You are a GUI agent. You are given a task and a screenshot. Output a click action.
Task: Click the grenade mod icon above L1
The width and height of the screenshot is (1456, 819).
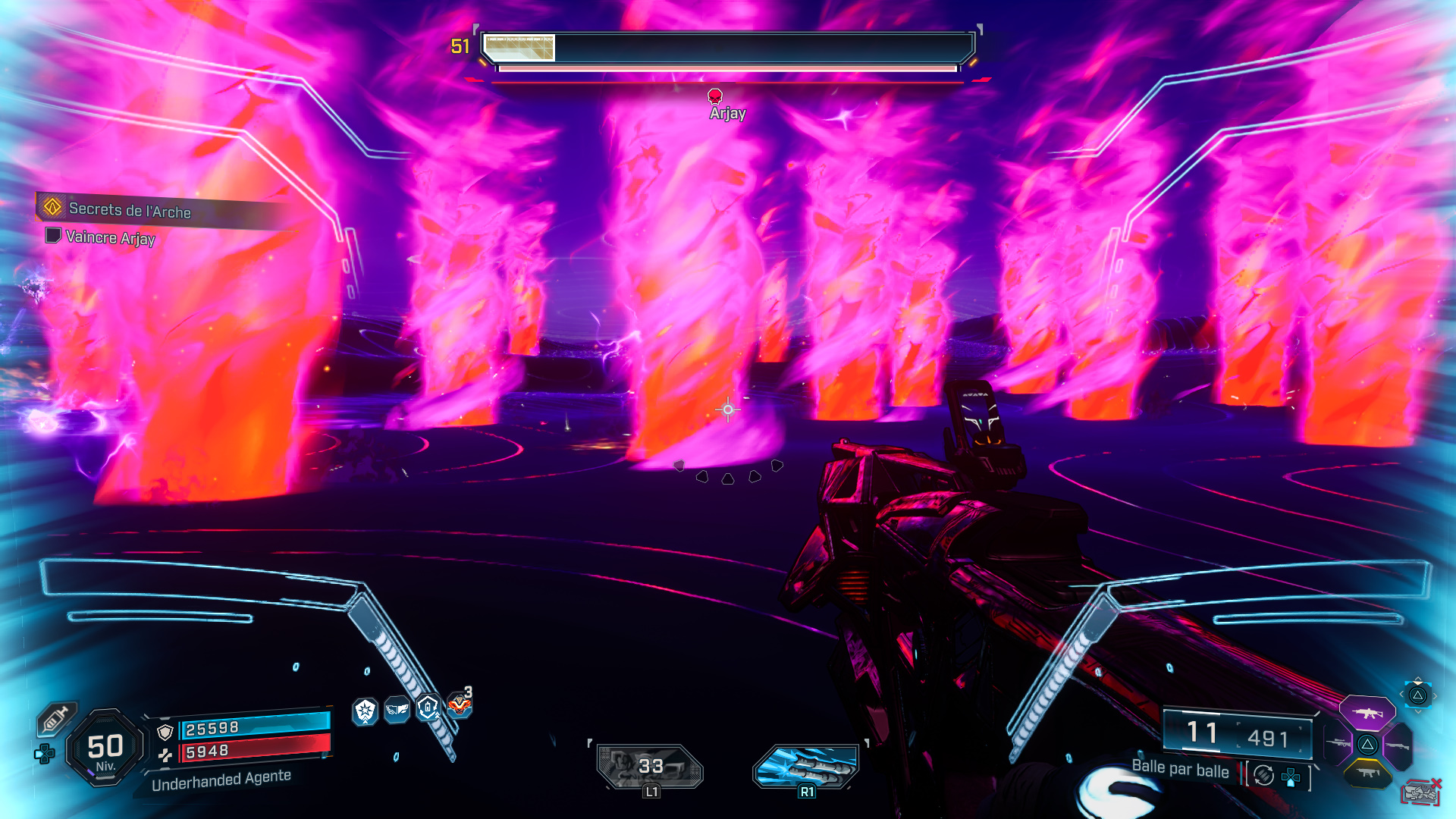[648, 767]
